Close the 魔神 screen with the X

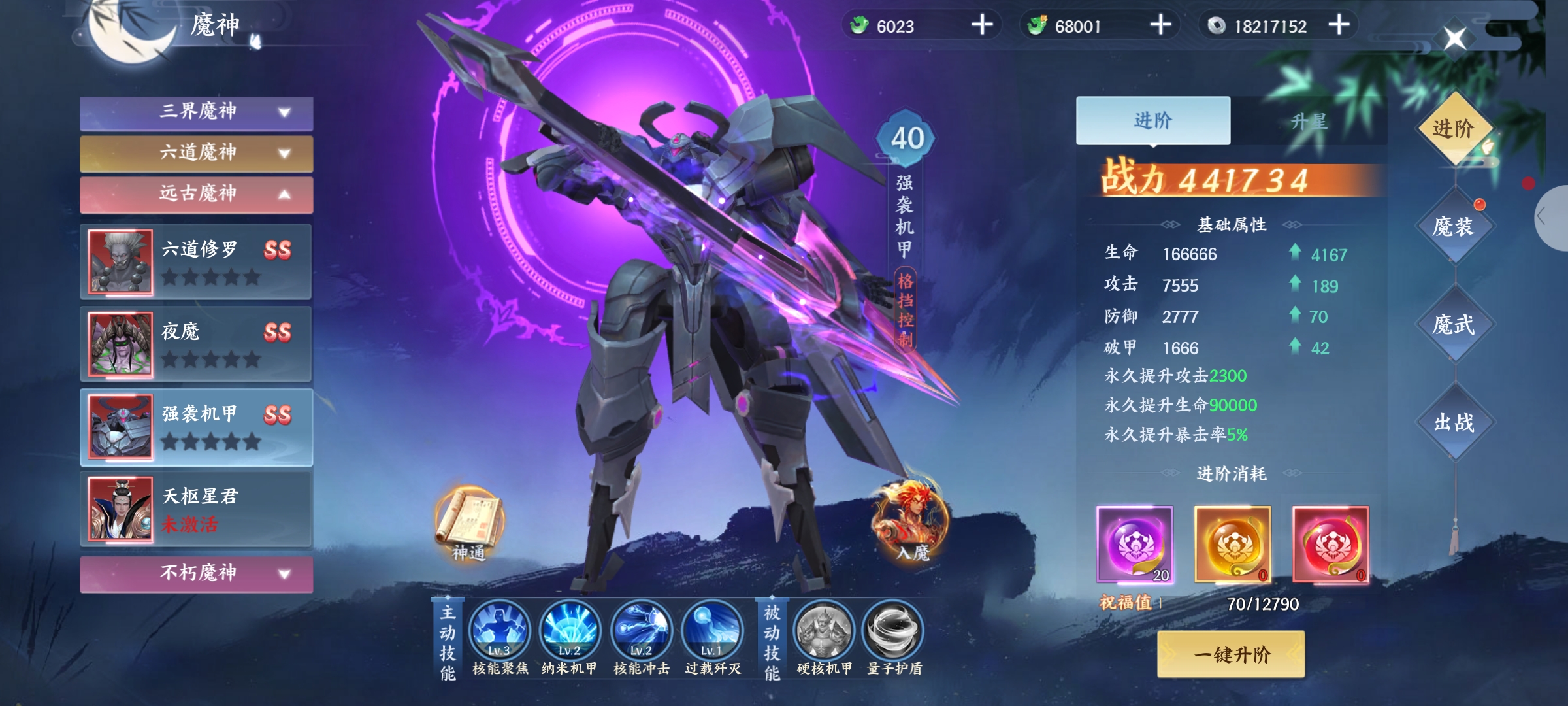pyautogui.click(x=1454, y=38)
